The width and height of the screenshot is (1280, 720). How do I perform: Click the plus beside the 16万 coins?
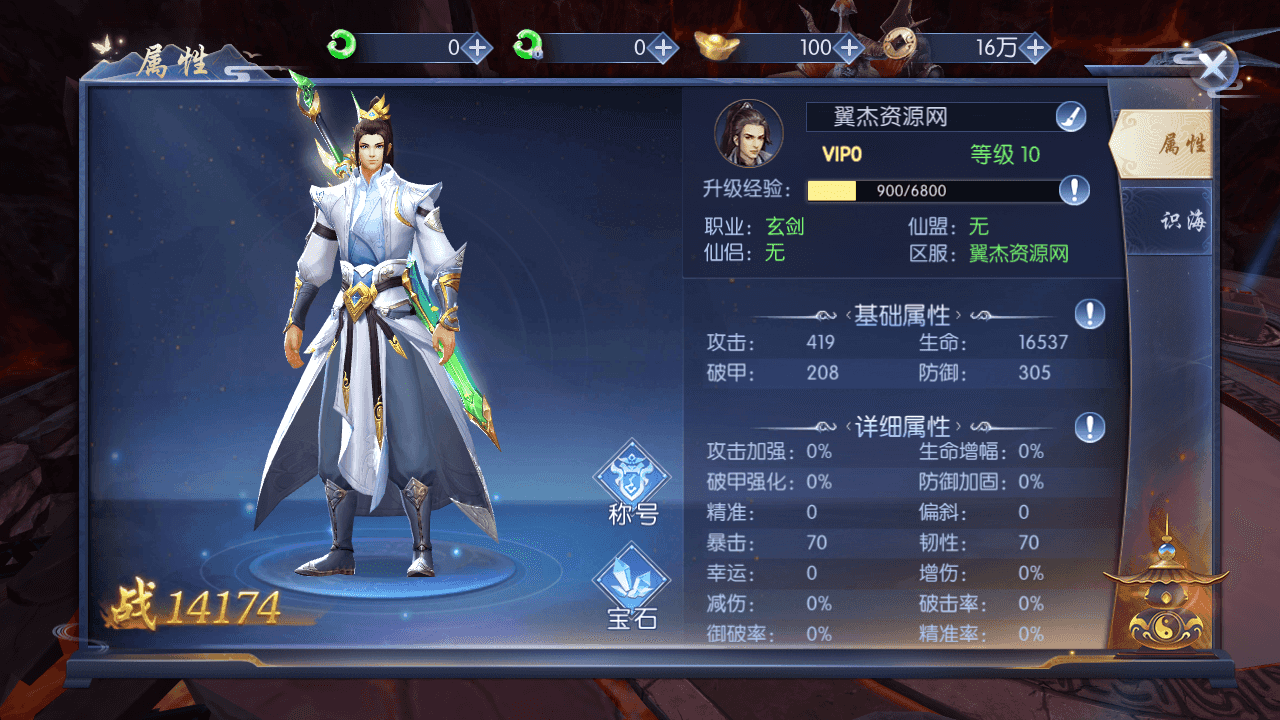point(1036,46)
